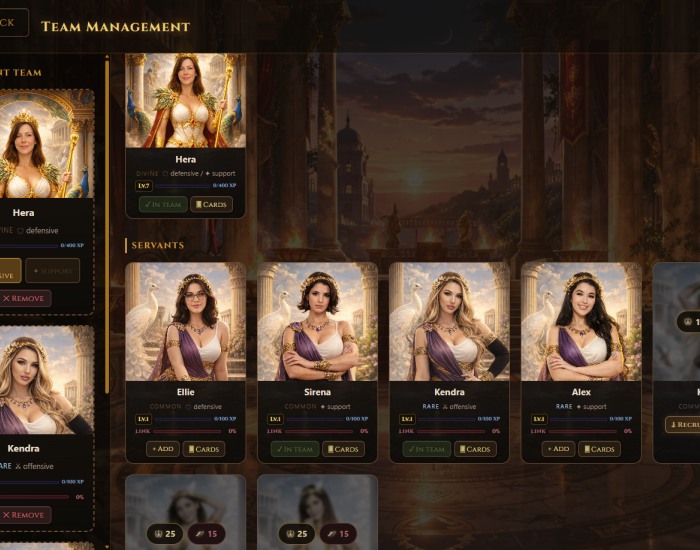This screenshot has width=700, height=550.
Task: View Sirena's Cards
Action: point(343,449)
